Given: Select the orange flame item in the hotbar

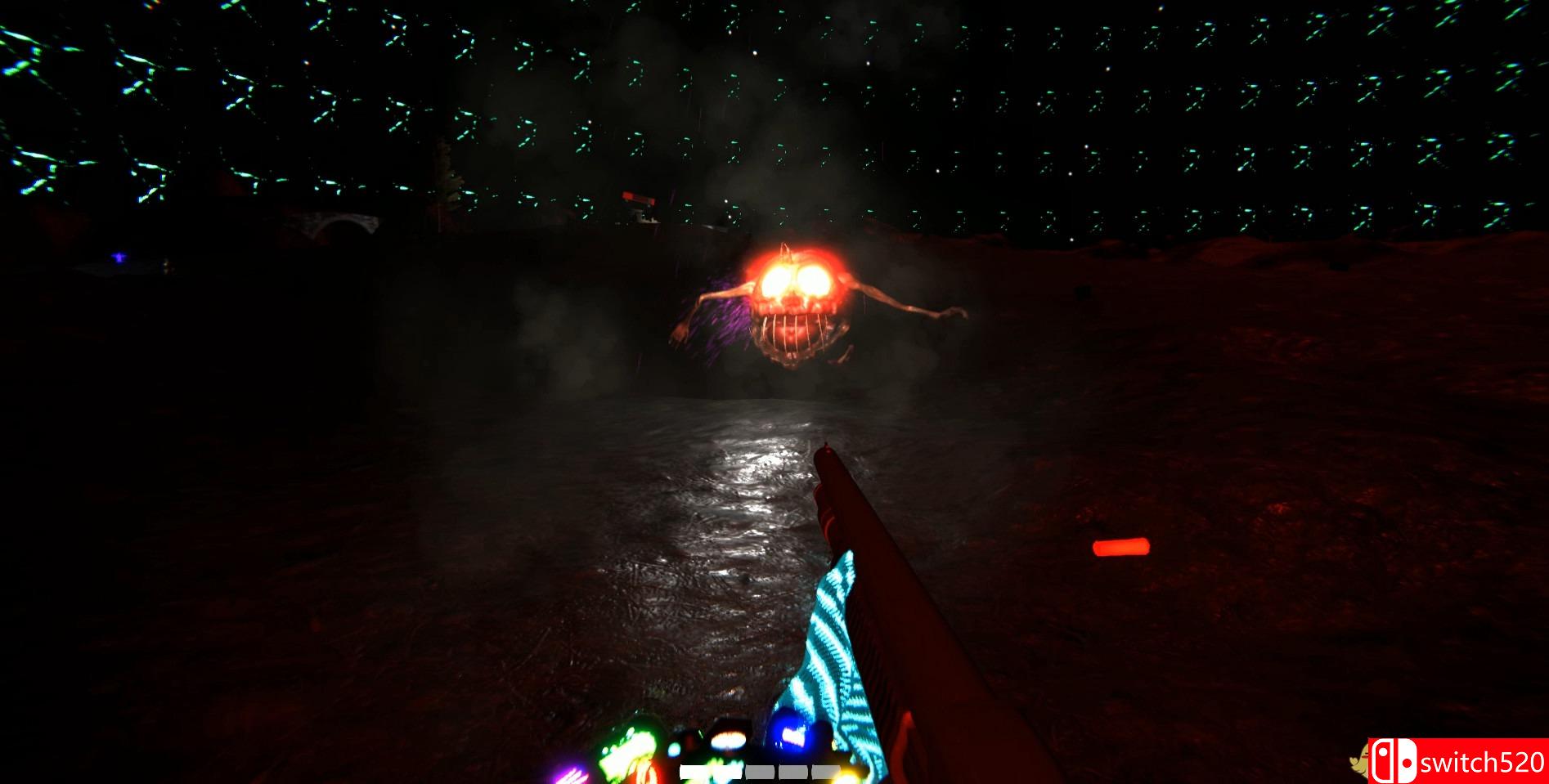Looking at the screenshot, I should tap(726, 740).
